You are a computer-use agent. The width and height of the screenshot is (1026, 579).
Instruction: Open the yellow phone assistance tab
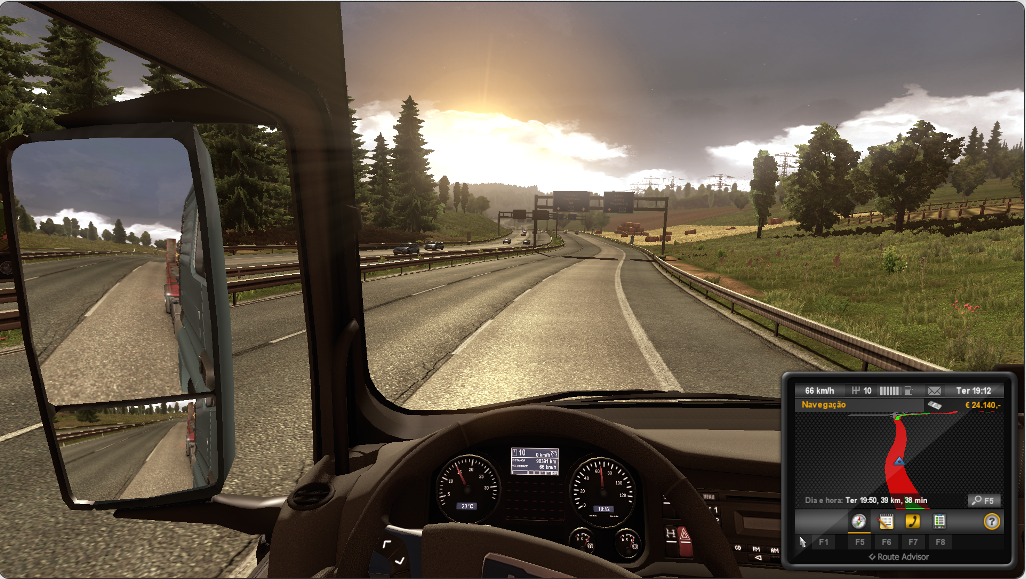tap(912, 521)
